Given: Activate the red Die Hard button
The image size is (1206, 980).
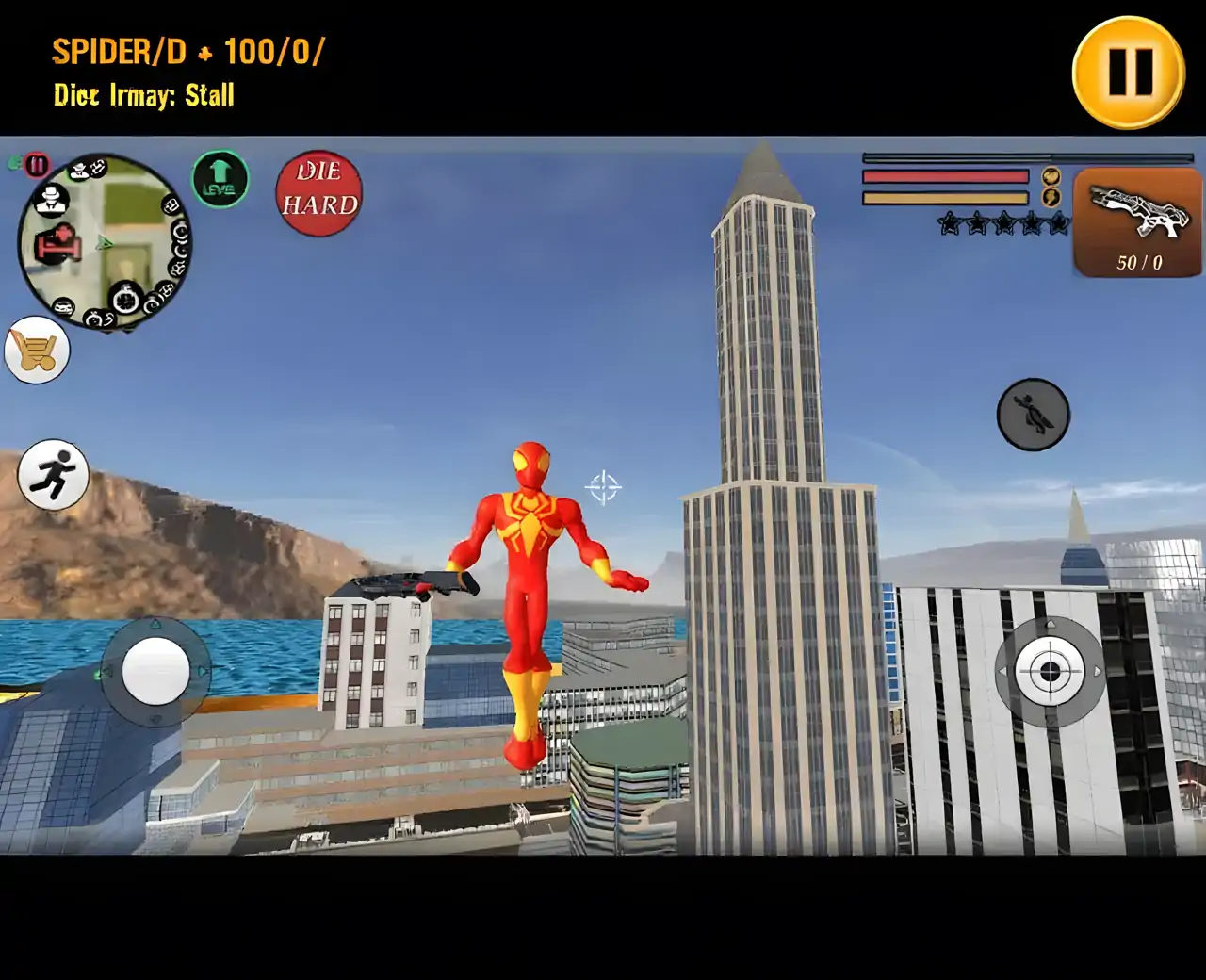Looking at the screenshot, I should tap(319, 193).
